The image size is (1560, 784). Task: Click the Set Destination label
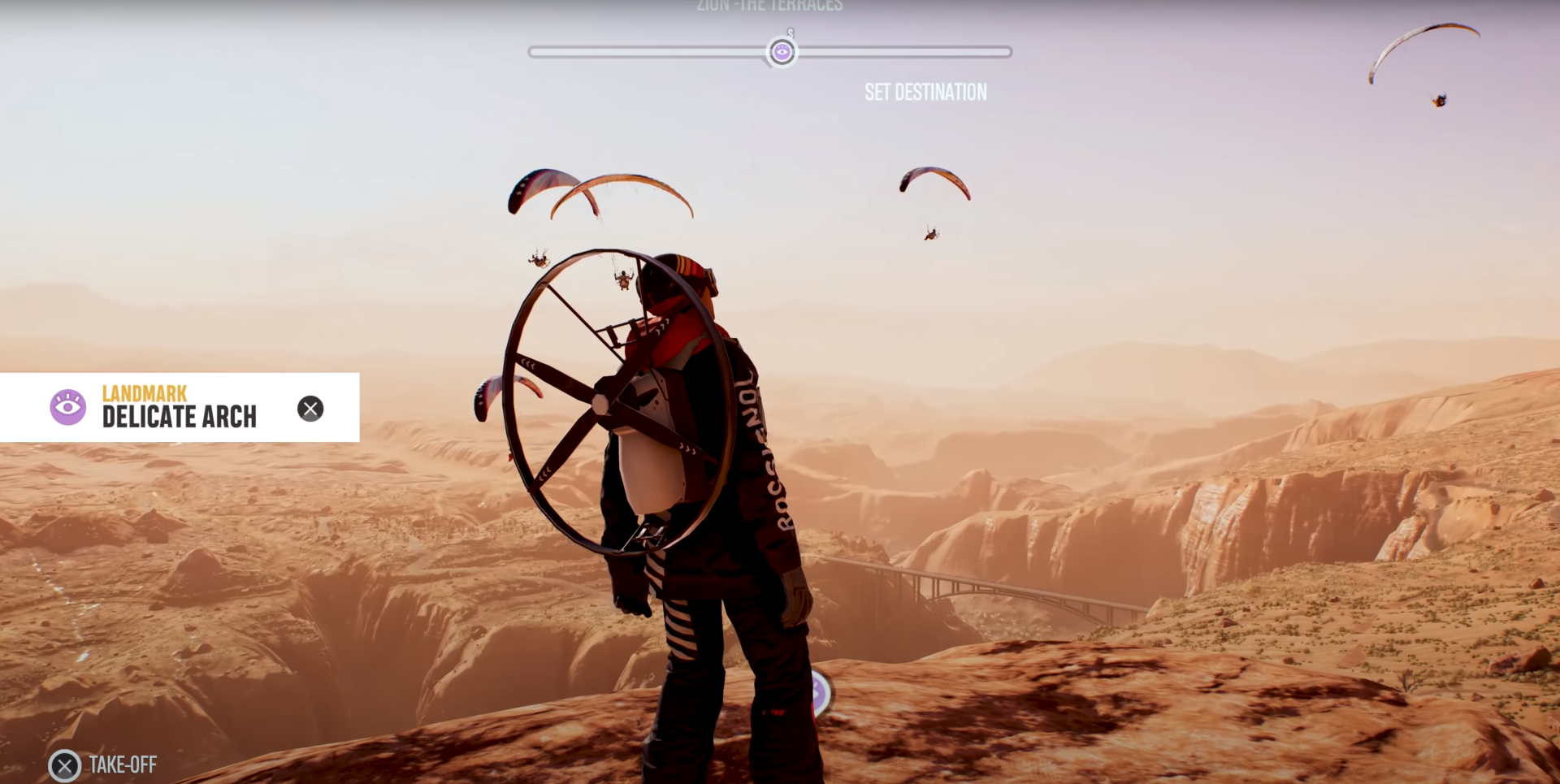pos(925,93)
